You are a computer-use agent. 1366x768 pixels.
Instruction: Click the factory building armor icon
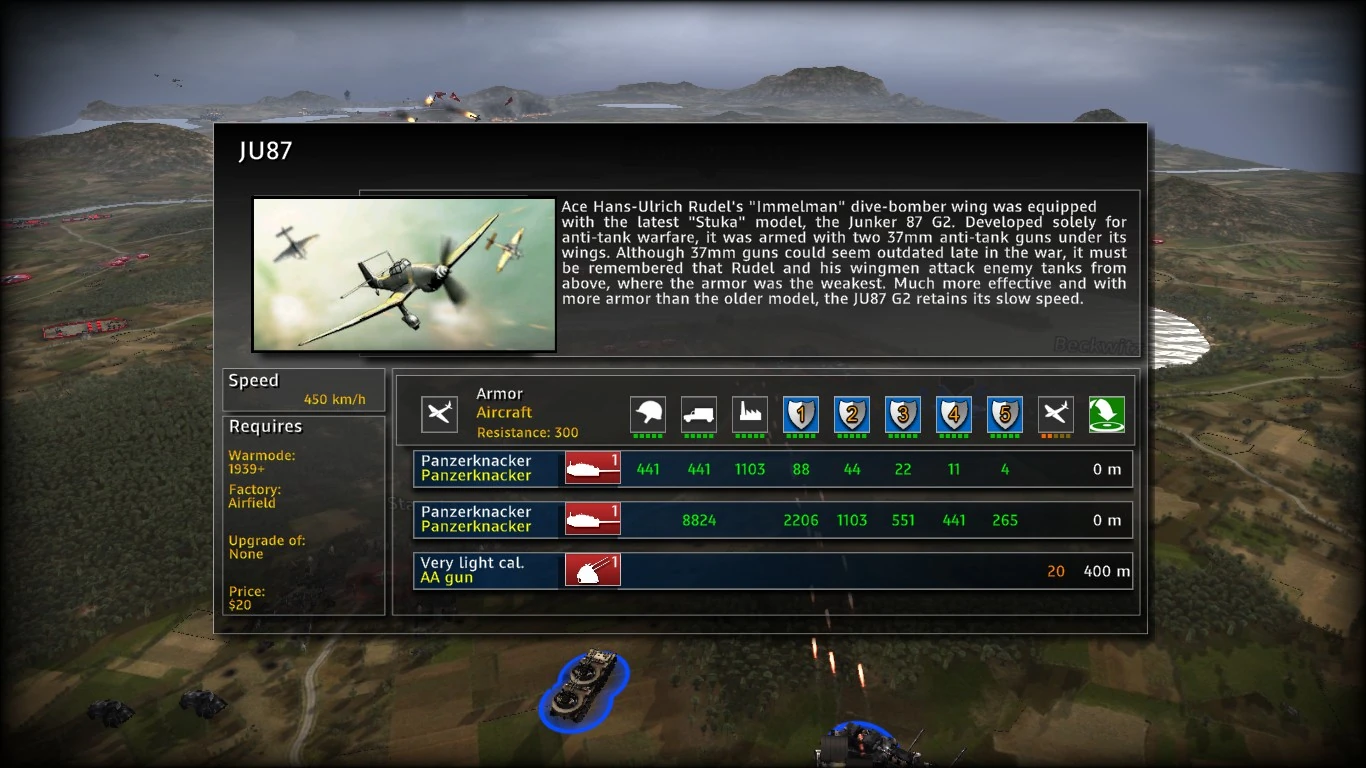750,414
